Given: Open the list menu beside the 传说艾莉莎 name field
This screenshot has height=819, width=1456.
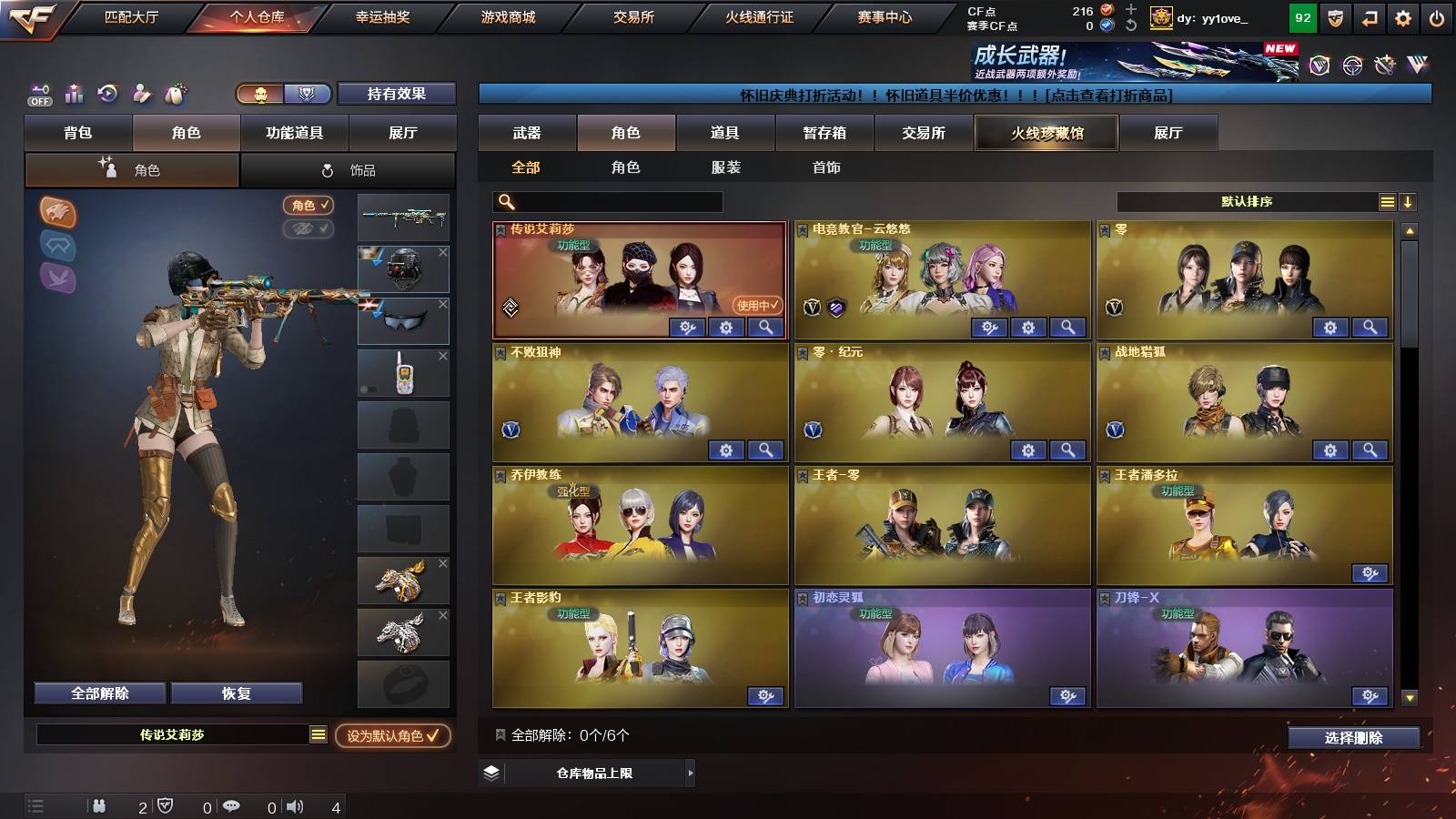Looking at the screenshot, I should click(317, 734).
